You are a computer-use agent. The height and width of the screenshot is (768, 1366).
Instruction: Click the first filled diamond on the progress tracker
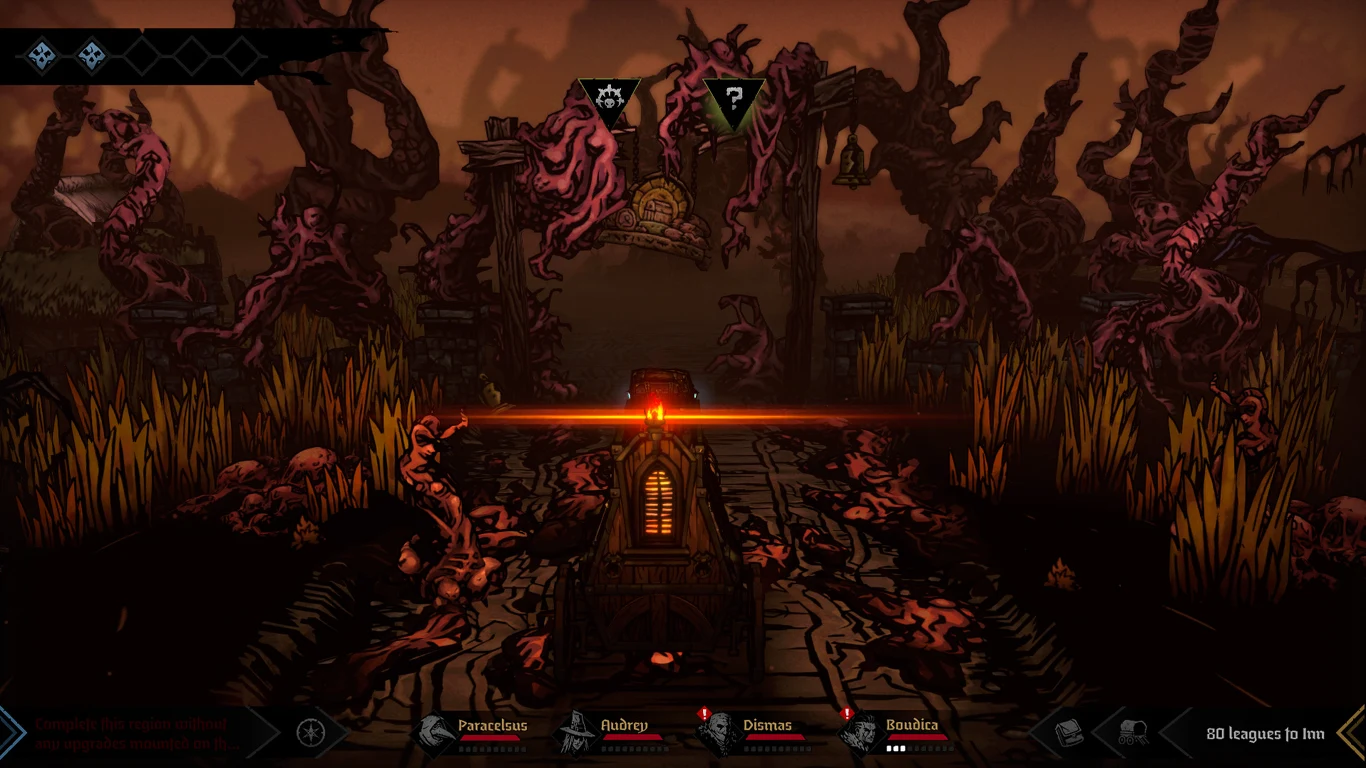pos(40,56)
